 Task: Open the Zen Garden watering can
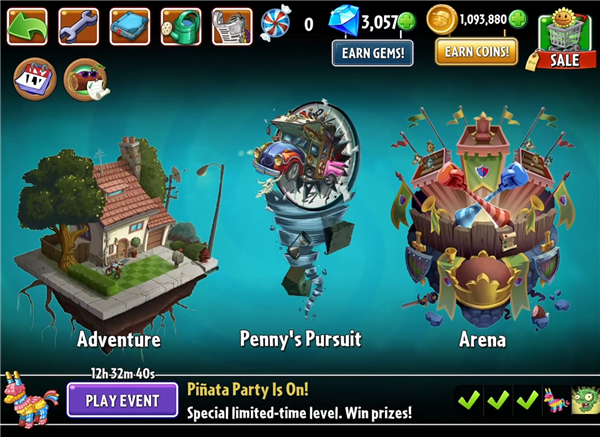coord(180,26)
